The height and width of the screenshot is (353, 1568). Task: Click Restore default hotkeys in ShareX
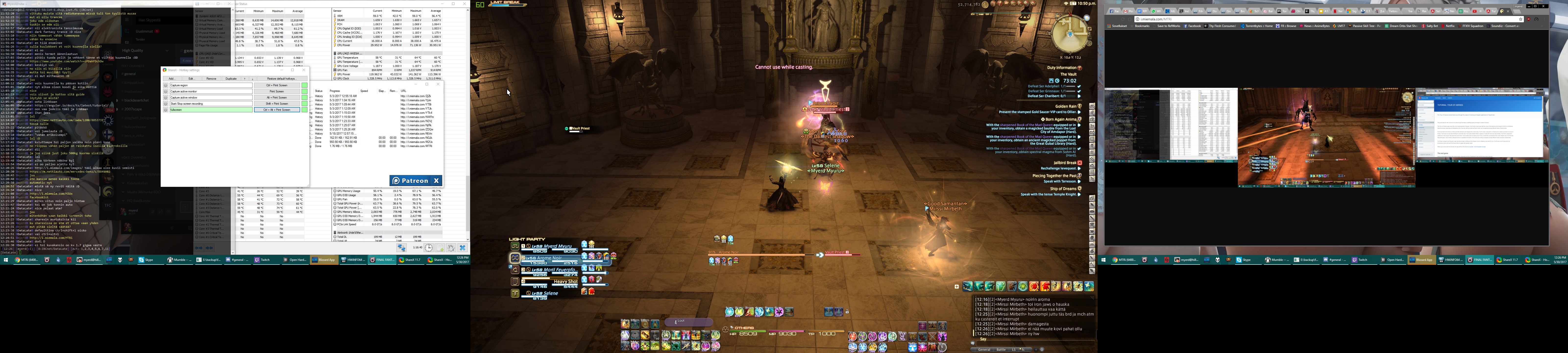click(281, 78)
